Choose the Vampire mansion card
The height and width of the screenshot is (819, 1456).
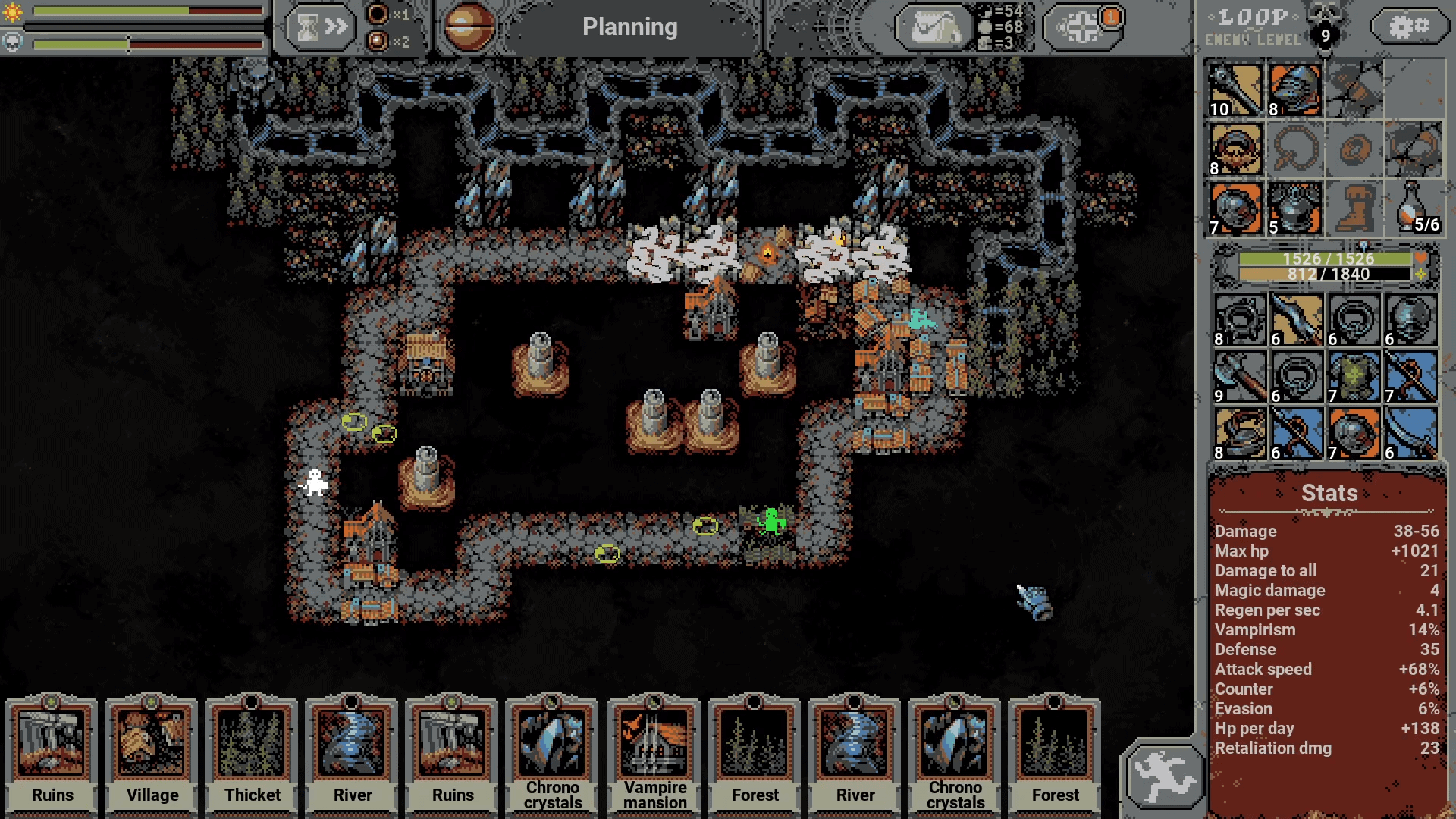[x=654, y=751]
